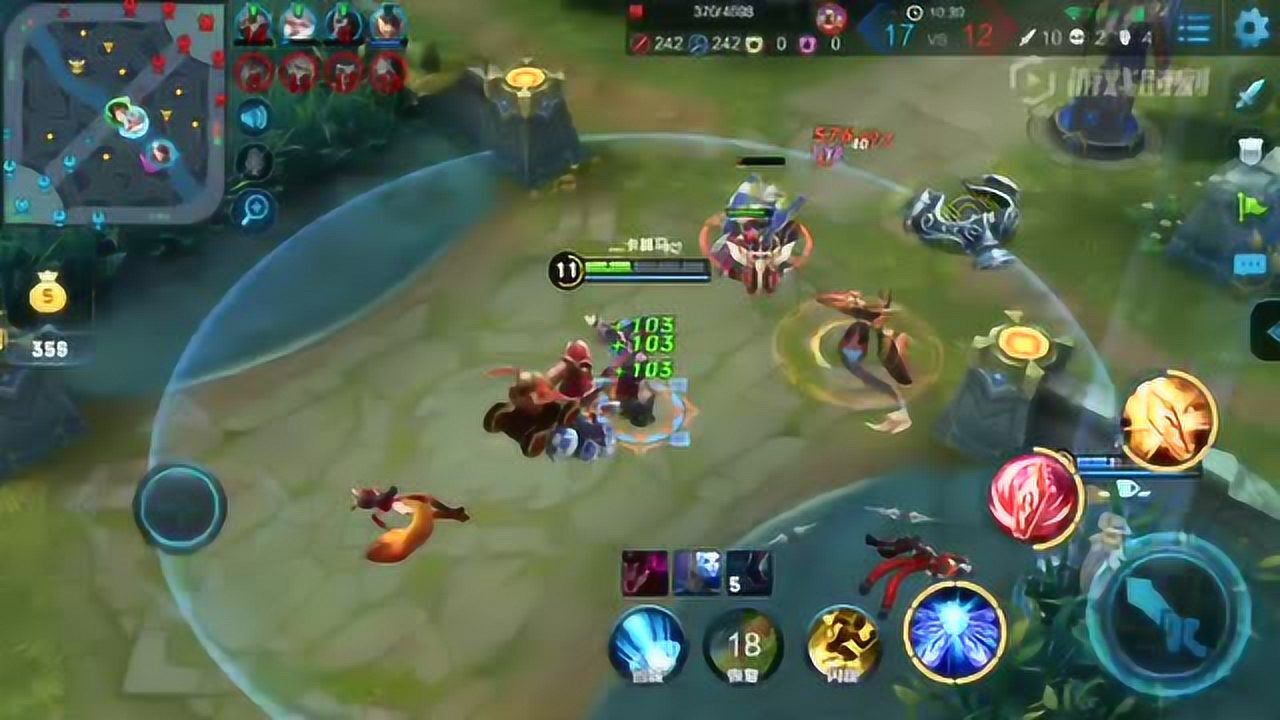Viewport: 1280px width, 720px height.
Task: Tap the white shield signal
Action: click(x=1250, y=150)
